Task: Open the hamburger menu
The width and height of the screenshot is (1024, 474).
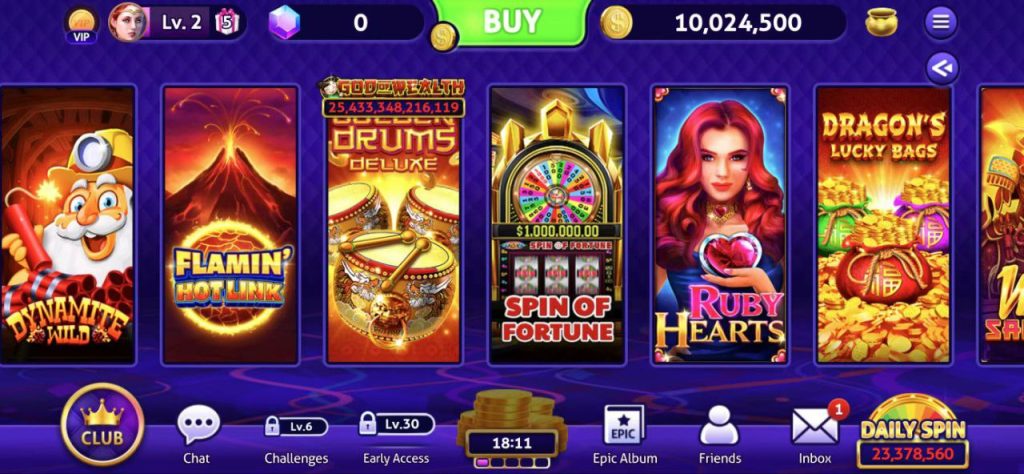Action: pos(940,21)
